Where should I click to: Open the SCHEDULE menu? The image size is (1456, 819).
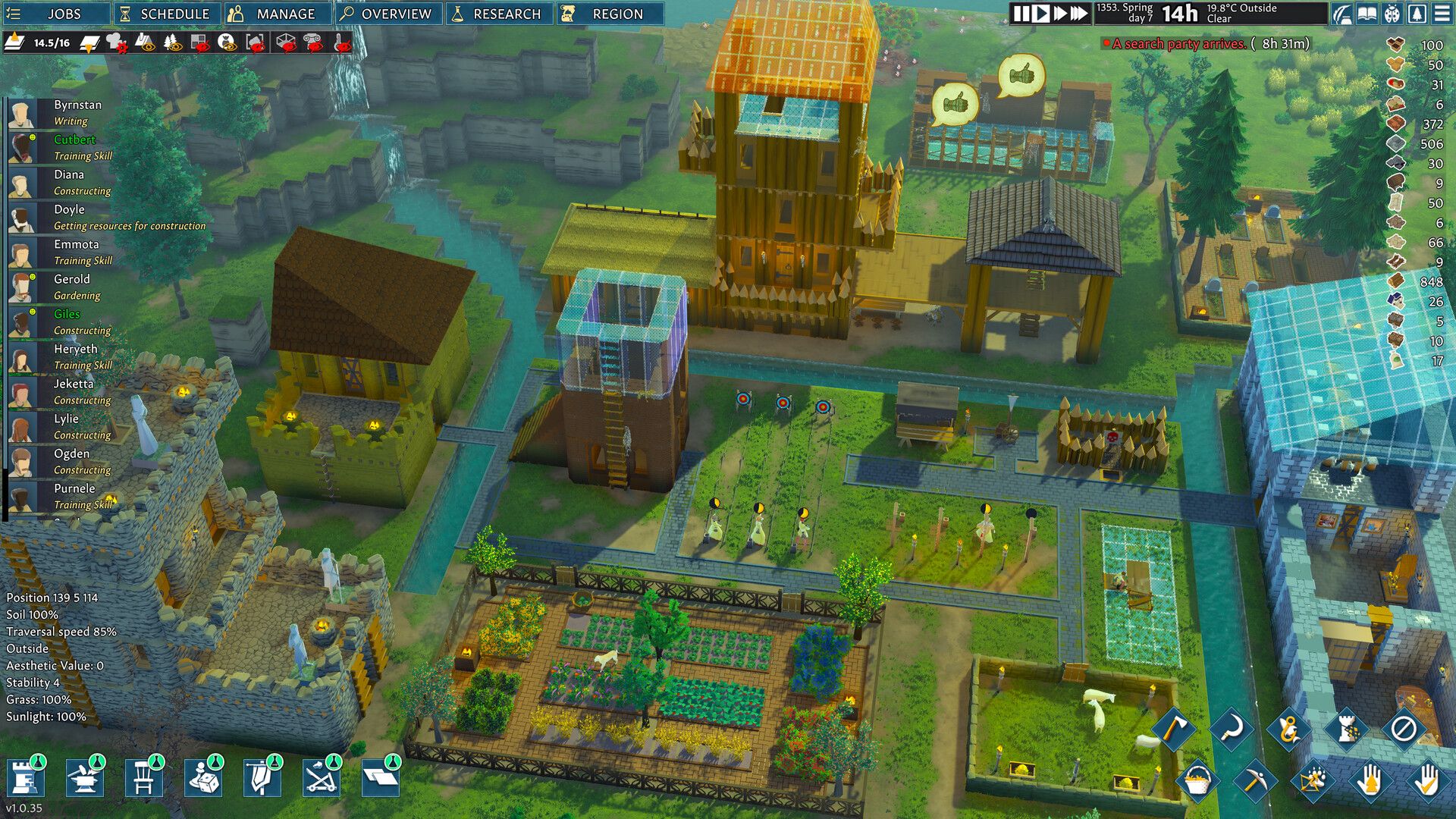(167, 13)
